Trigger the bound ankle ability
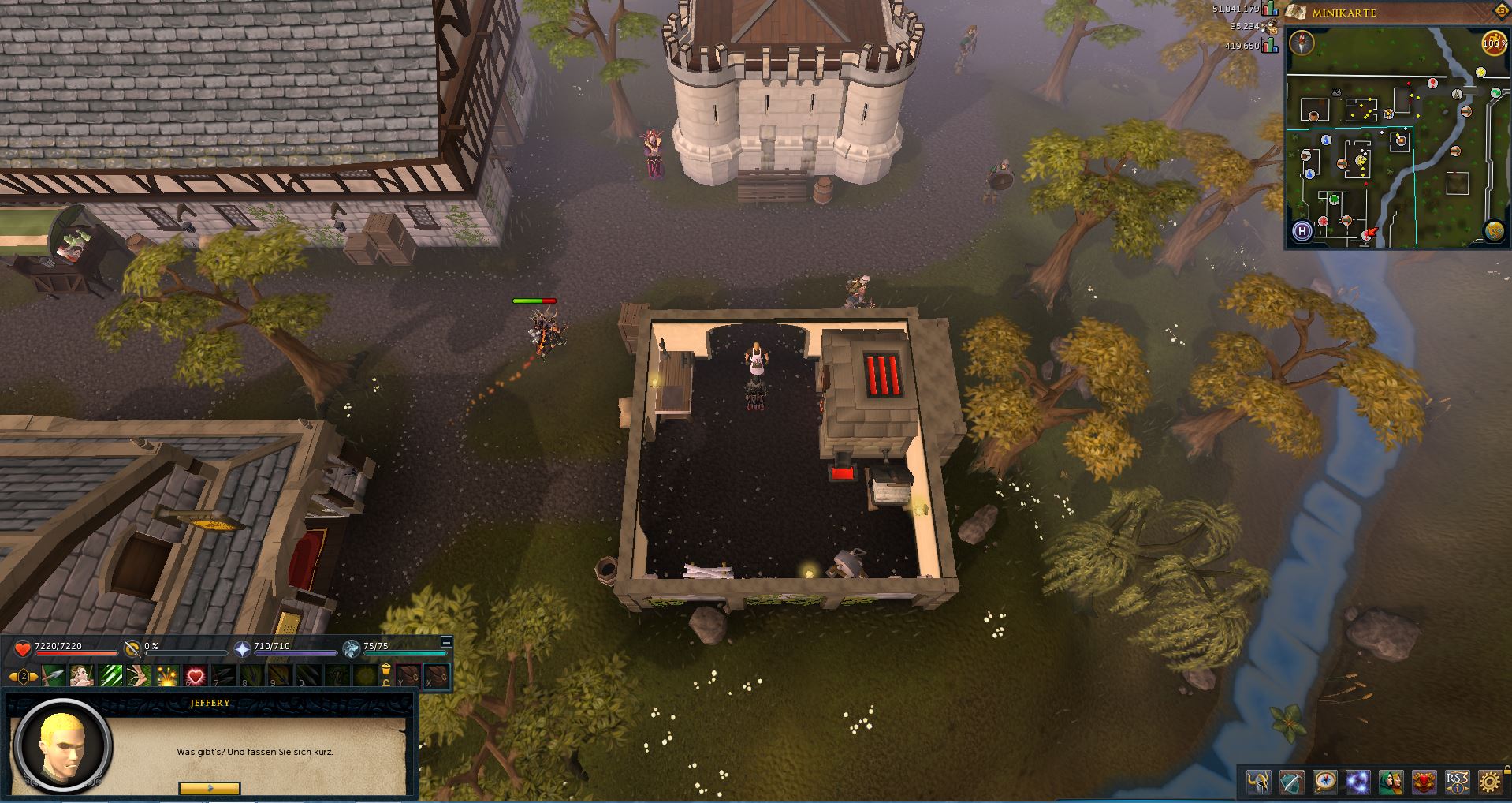 click(139, 676)
